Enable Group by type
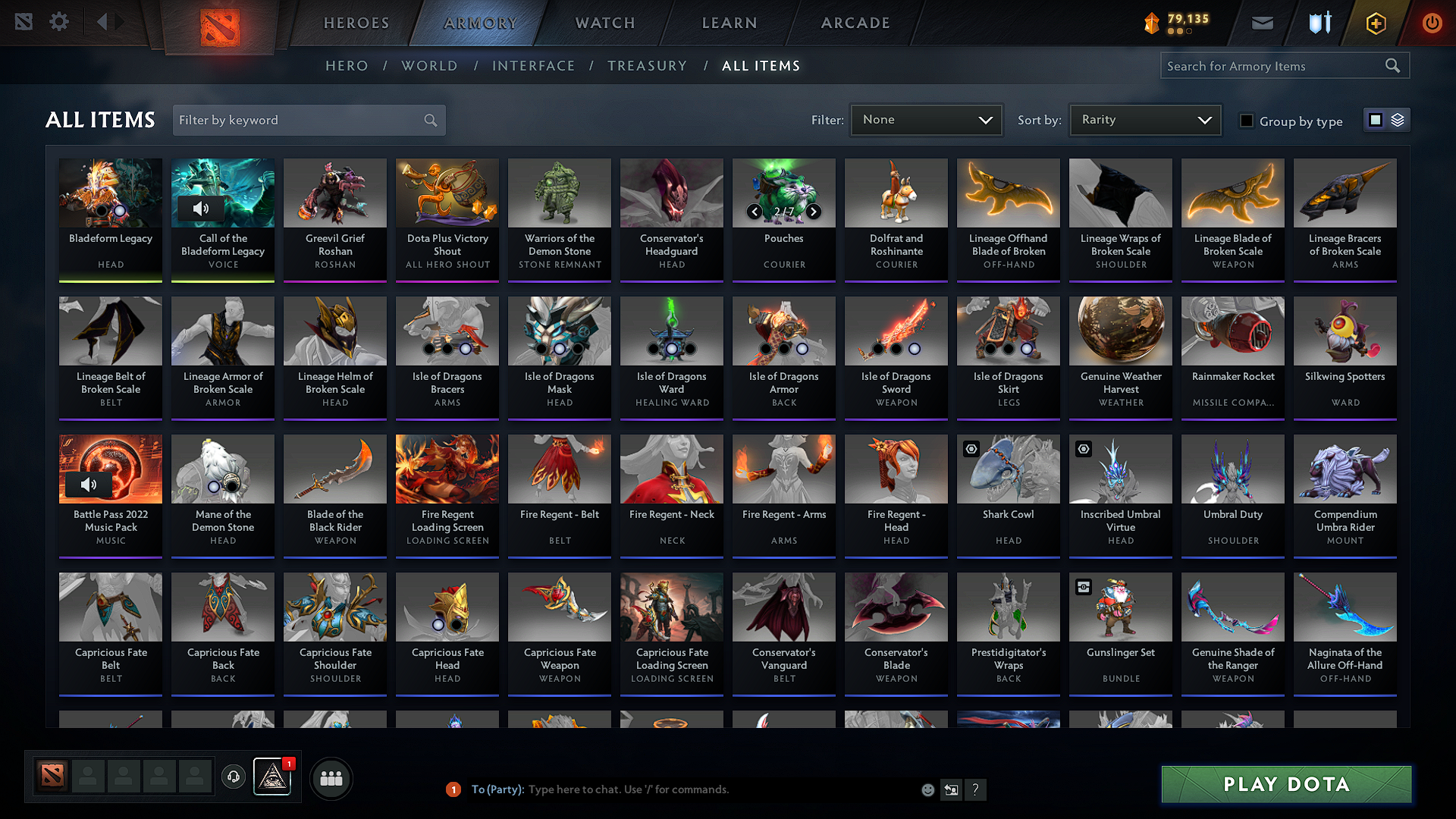This screenshot has height=819, width=1456. click(1247, 121)
